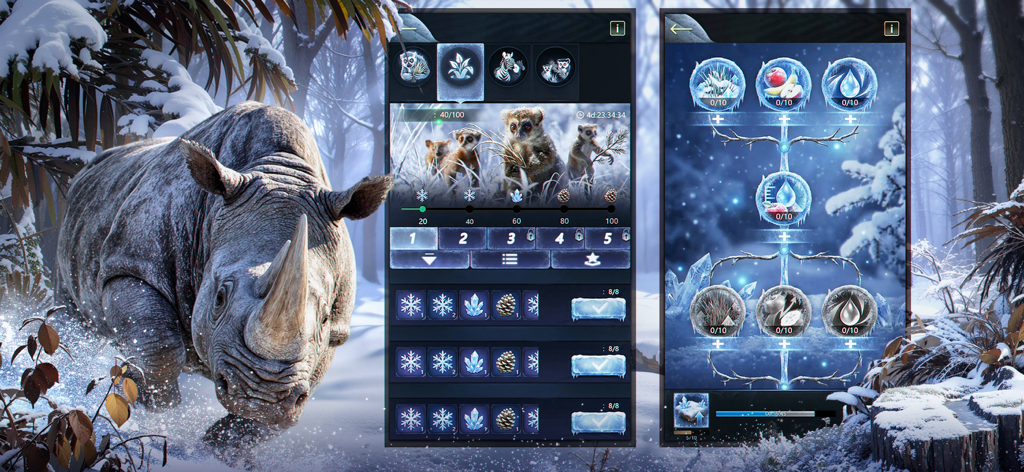Viewport: 1024px width, 472px height.
Task: Open info on the skill tree panel
Action: point(891,29)
